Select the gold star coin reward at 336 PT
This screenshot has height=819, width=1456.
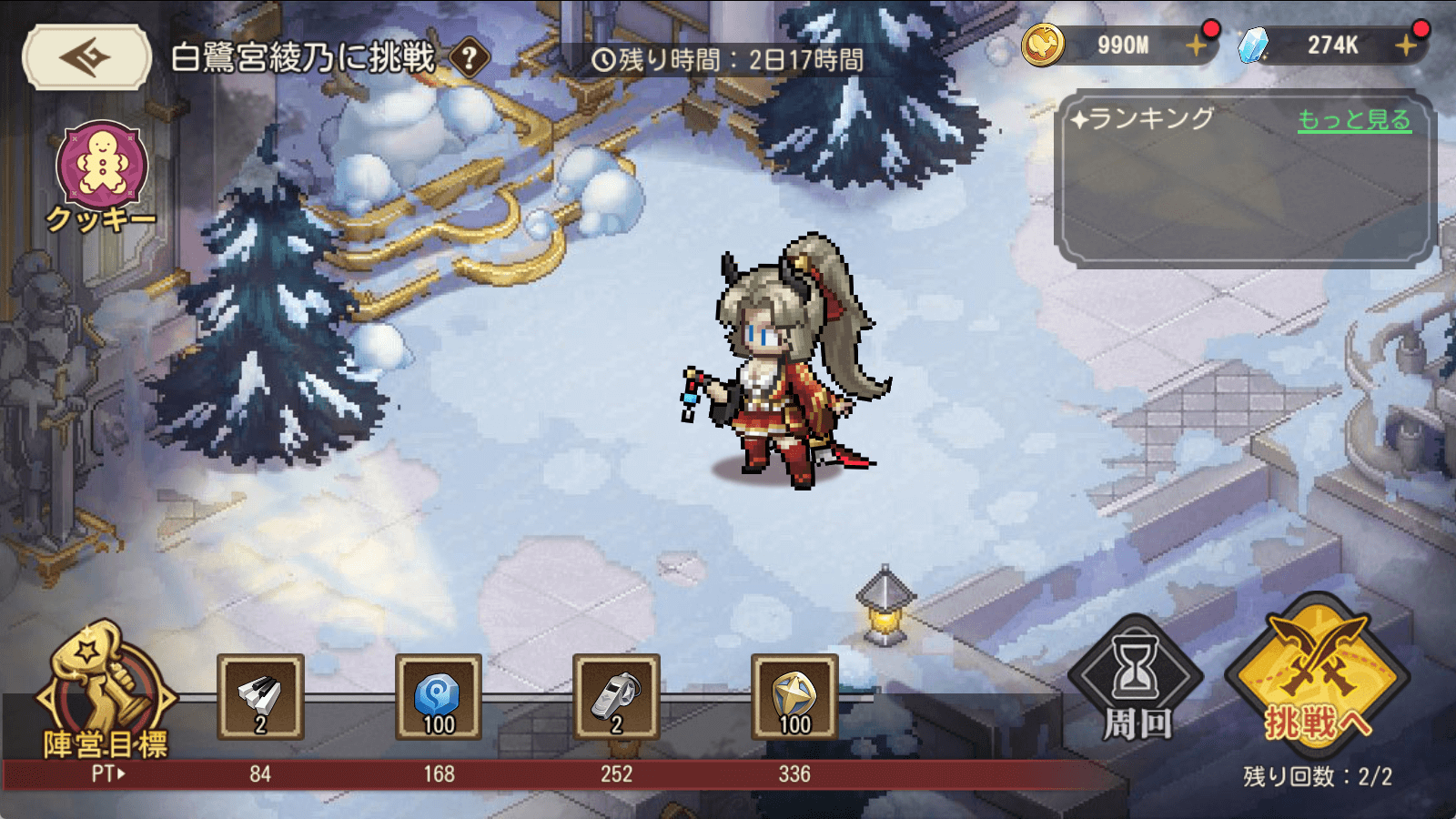click(x=794, y=697)
